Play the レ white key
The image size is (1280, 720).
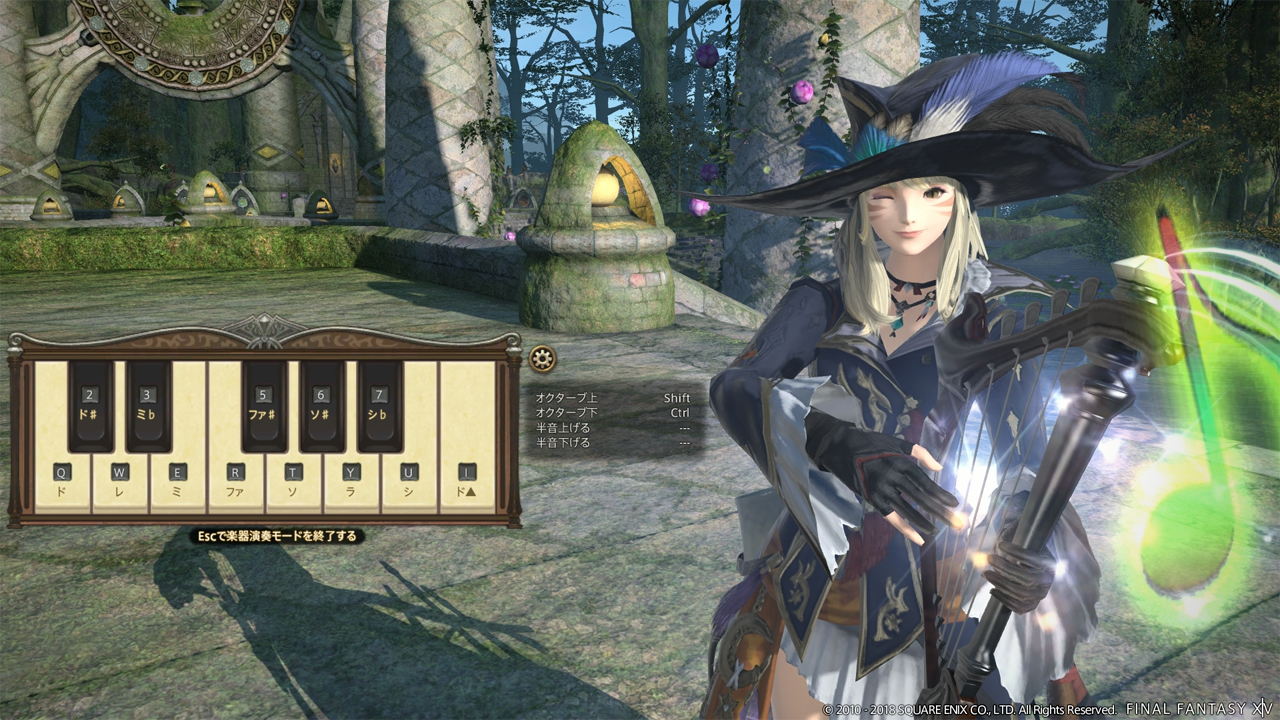pyautogui.click(x=120, y=482)
